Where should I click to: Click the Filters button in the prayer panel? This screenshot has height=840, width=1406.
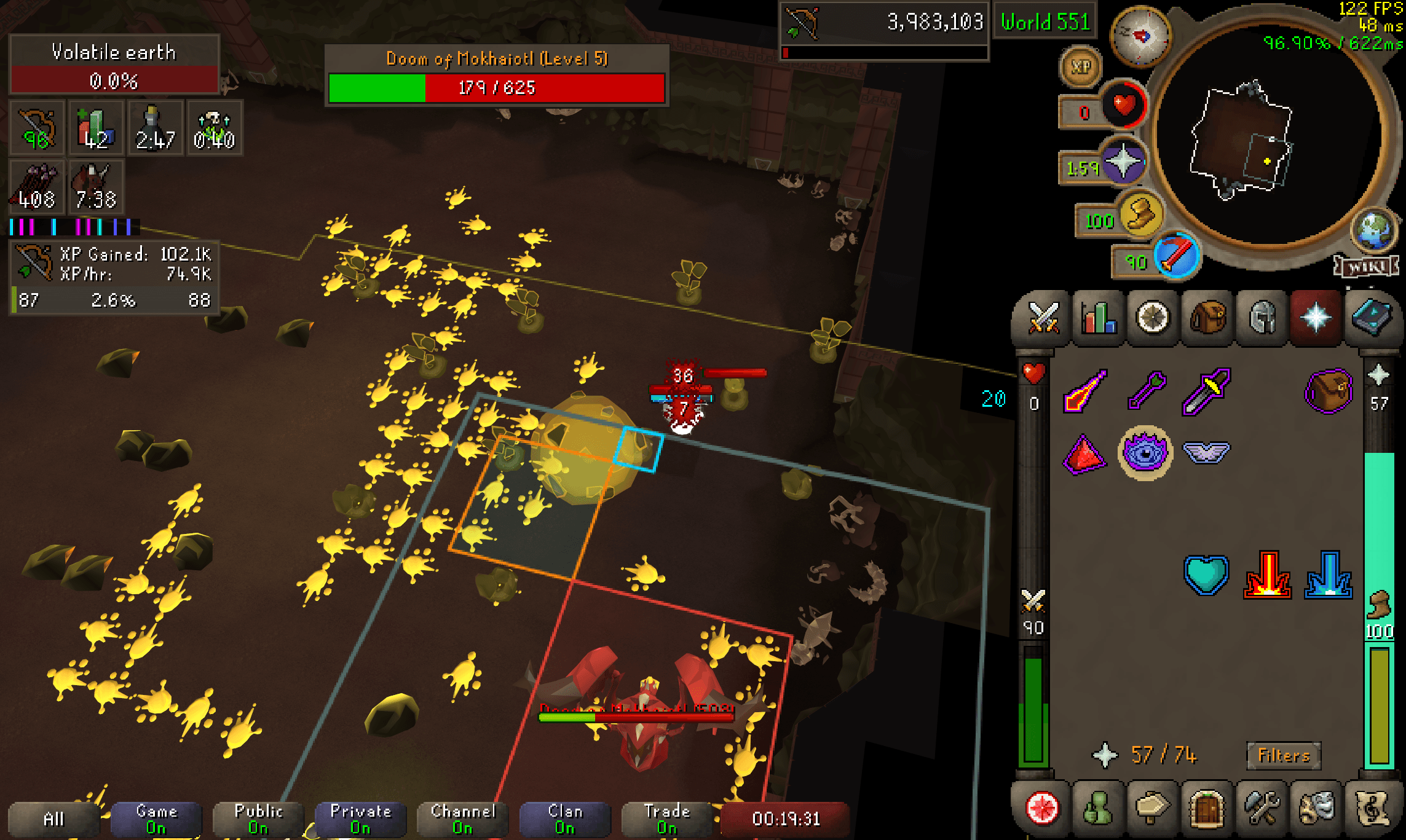[1283, 755]
